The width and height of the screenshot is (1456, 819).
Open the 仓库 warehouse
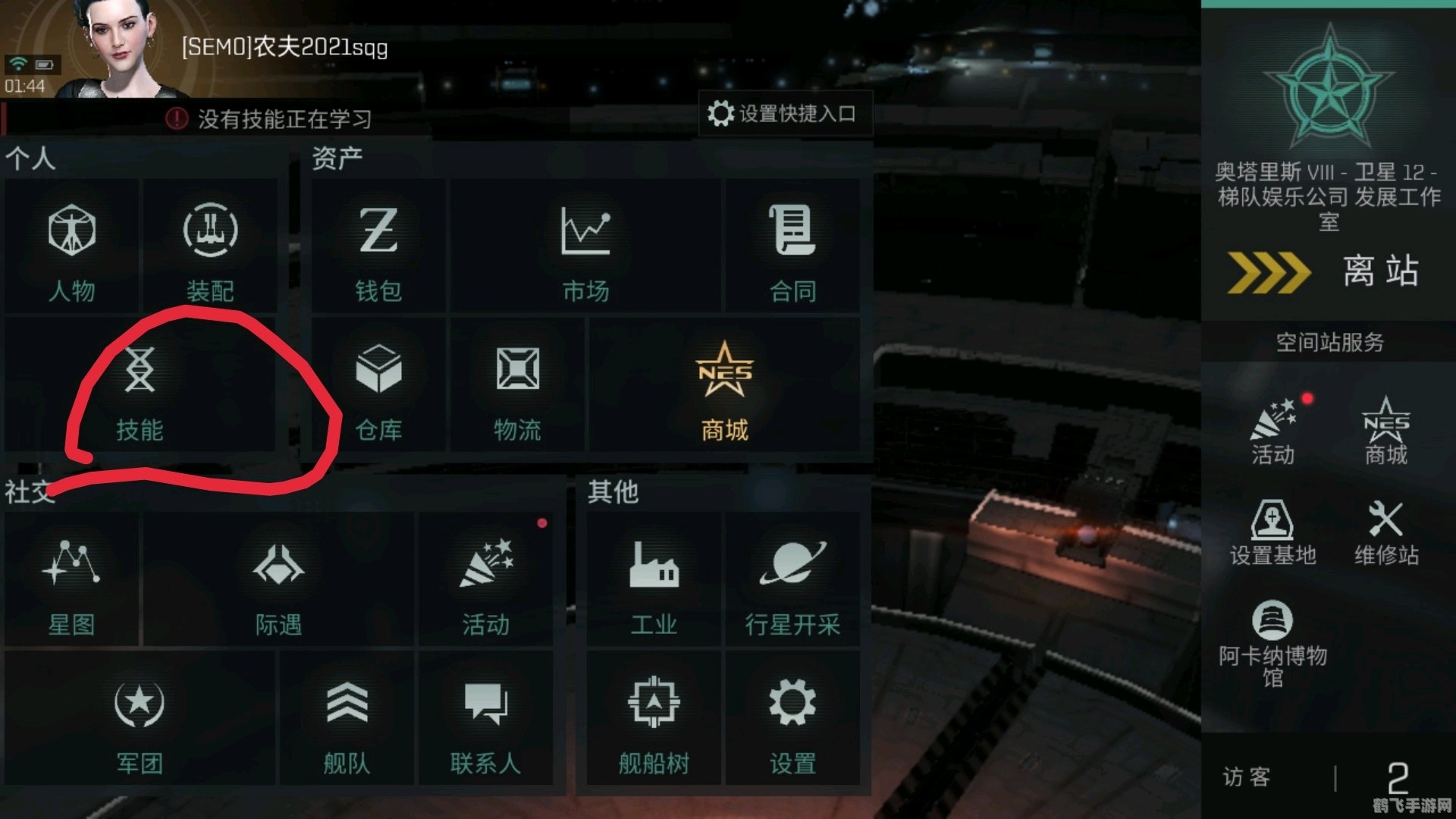pyautogui.click(x=379, y=391)
